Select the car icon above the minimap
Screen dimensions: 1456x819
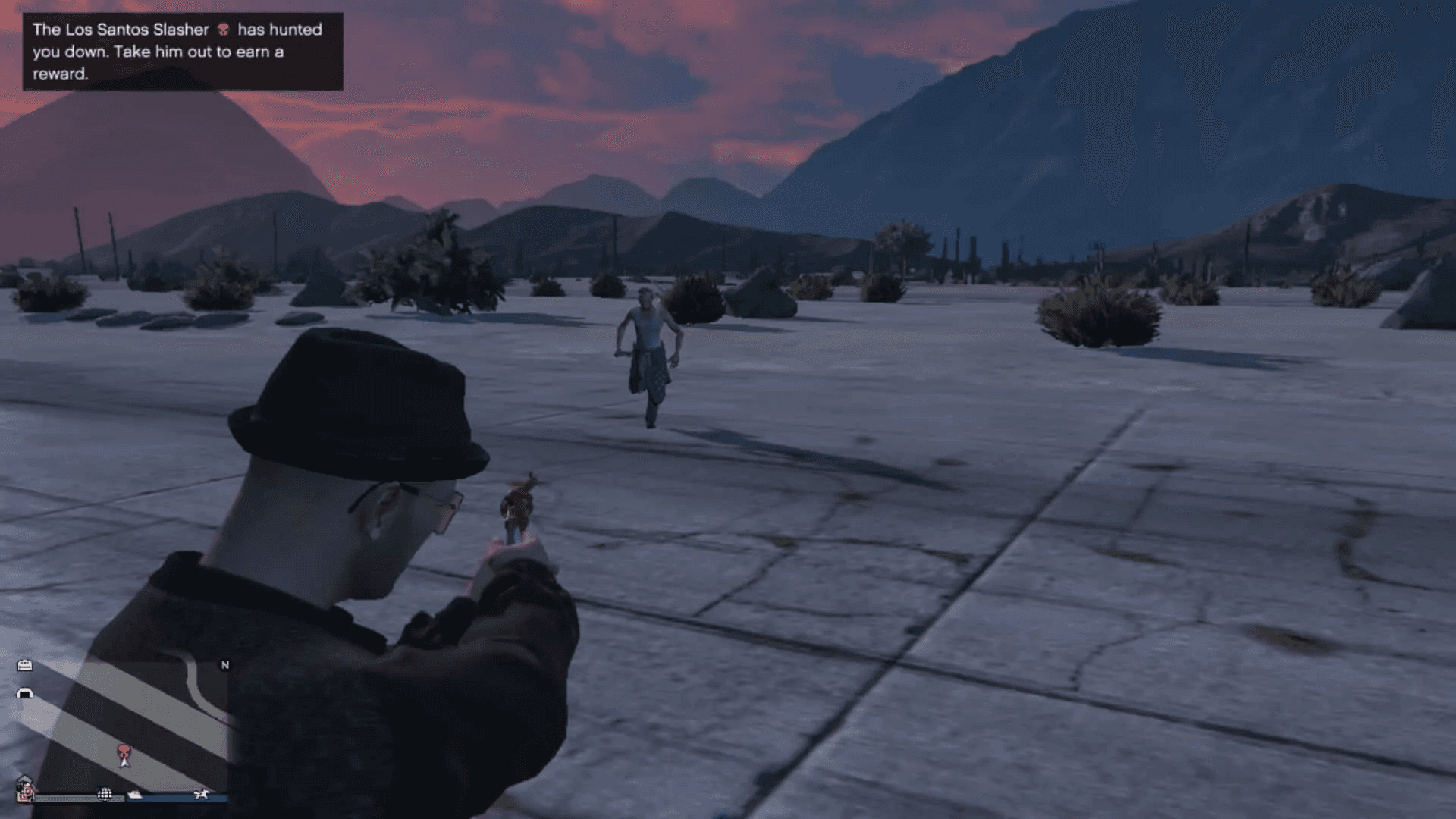point(25,665)
